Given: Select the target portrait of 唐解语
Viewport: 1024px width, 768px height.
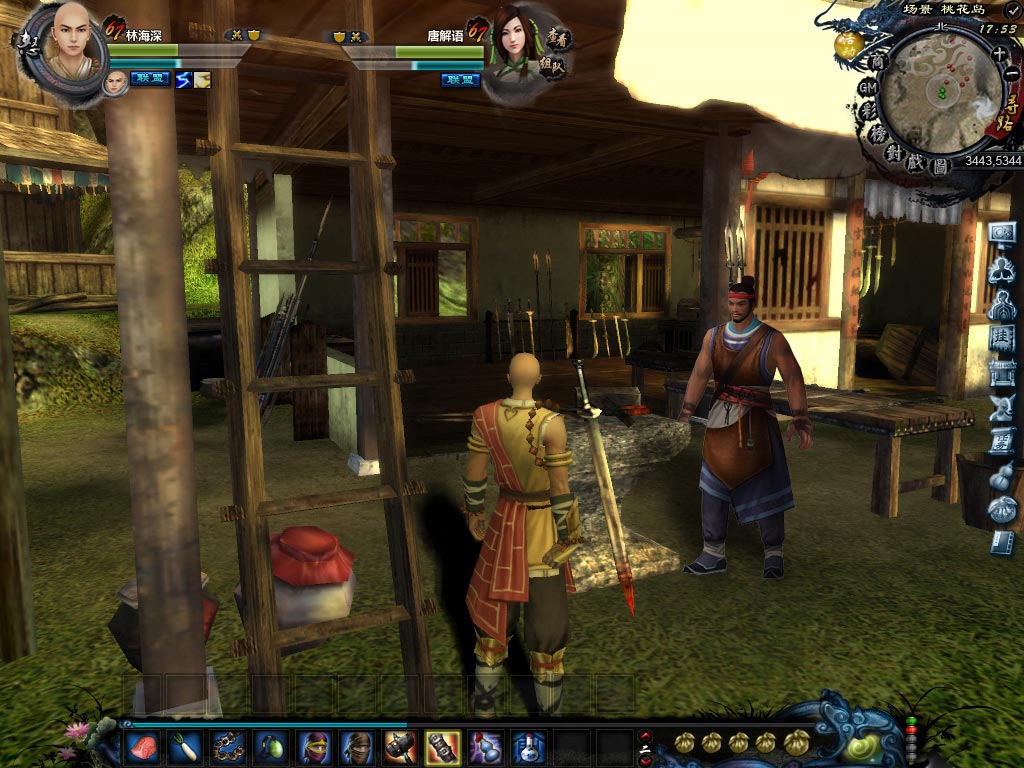Looking at the screenshot, I should (518, 44).
